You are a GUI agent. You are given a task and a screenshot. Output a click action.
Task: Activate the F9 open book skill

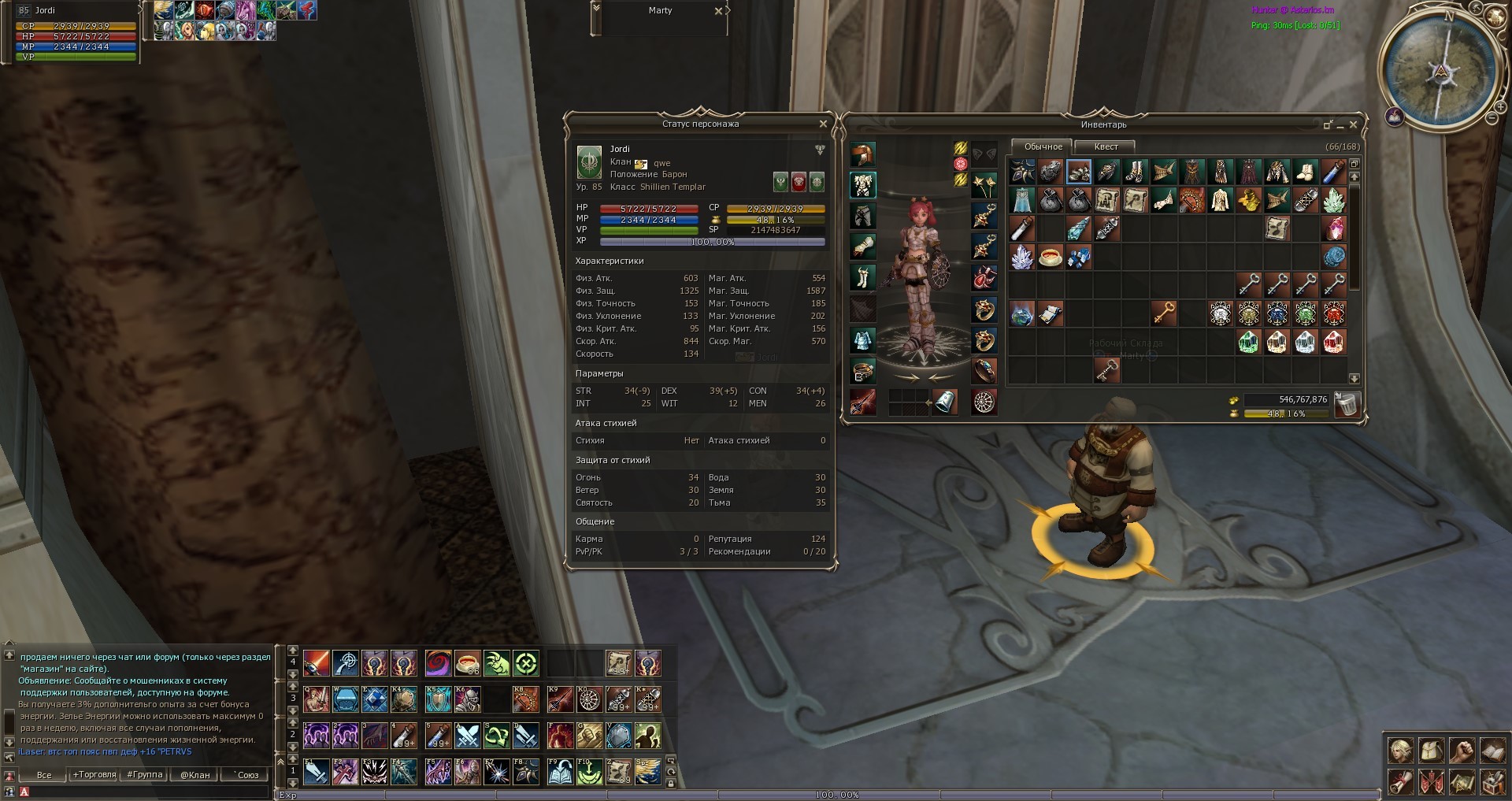coord(560,772)
